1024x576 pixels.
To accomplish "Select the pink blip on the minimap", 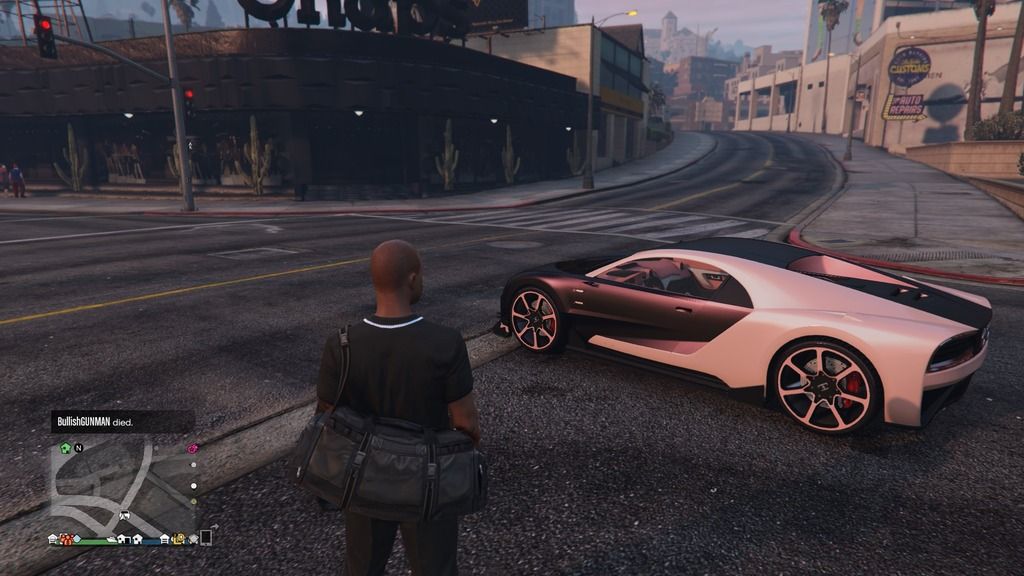I will tap(192, 448).
